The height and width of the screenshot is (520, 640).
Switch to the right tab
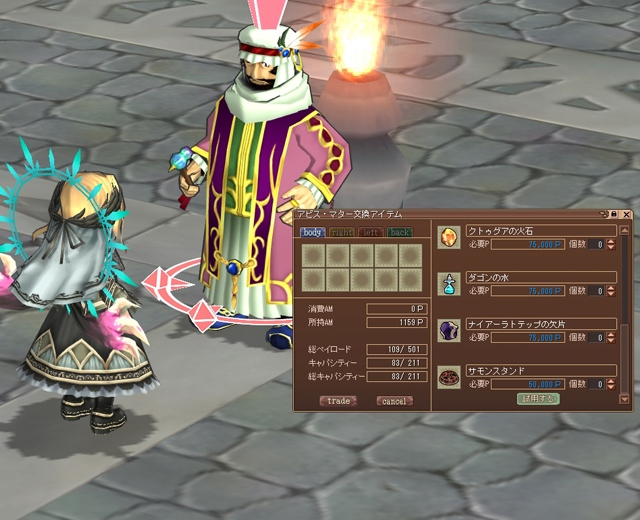click(x=342, y=232)
